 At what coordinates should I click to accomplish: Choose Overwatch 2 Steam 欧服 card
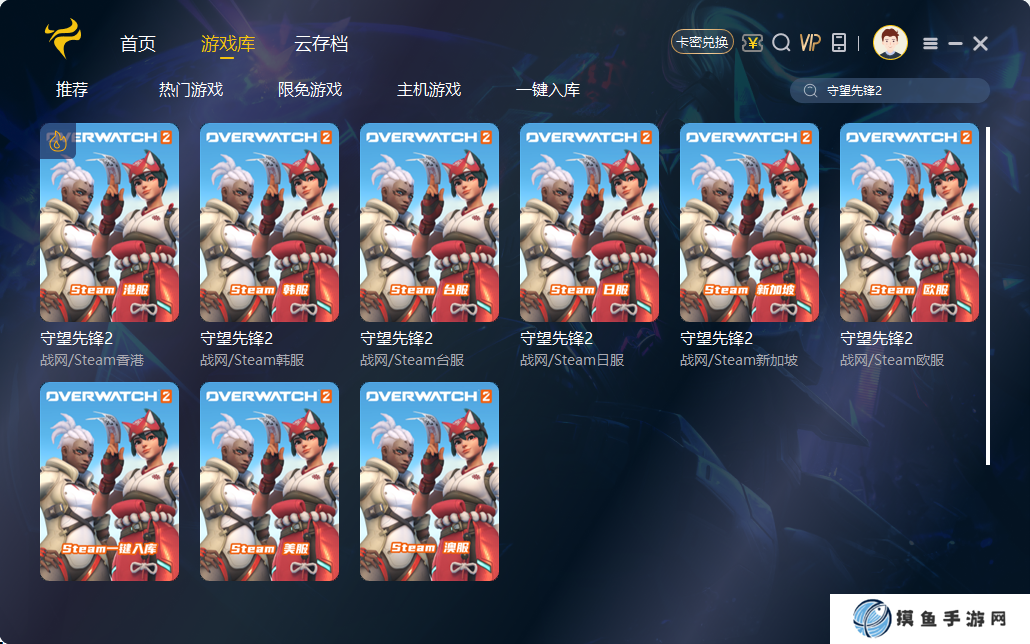click(909, 222)
